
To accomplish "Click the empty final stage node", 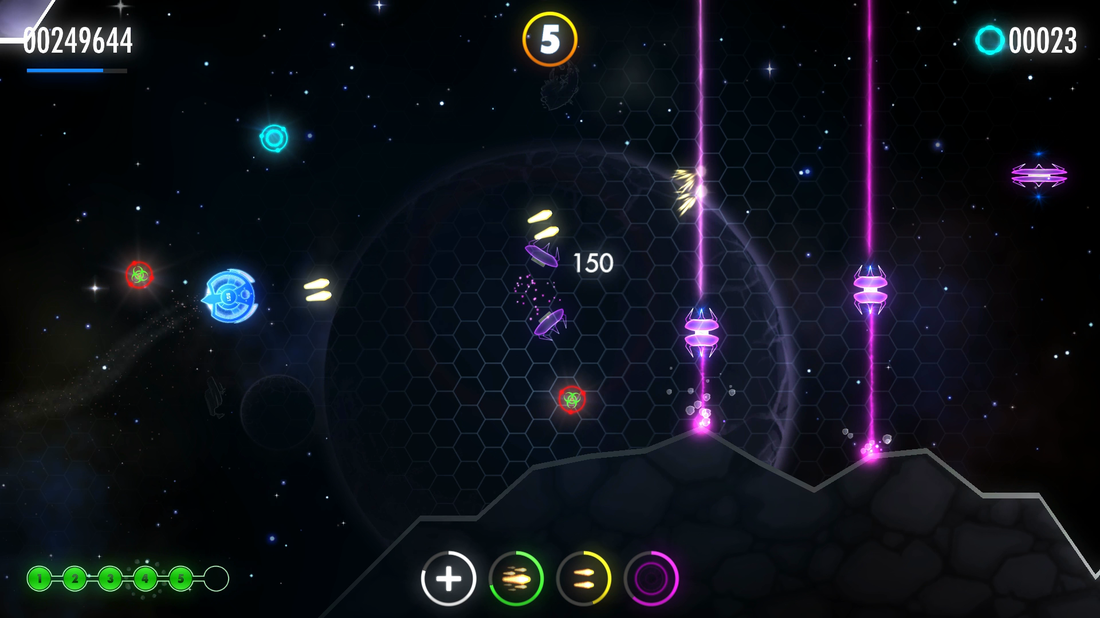I will coord(215,578).
